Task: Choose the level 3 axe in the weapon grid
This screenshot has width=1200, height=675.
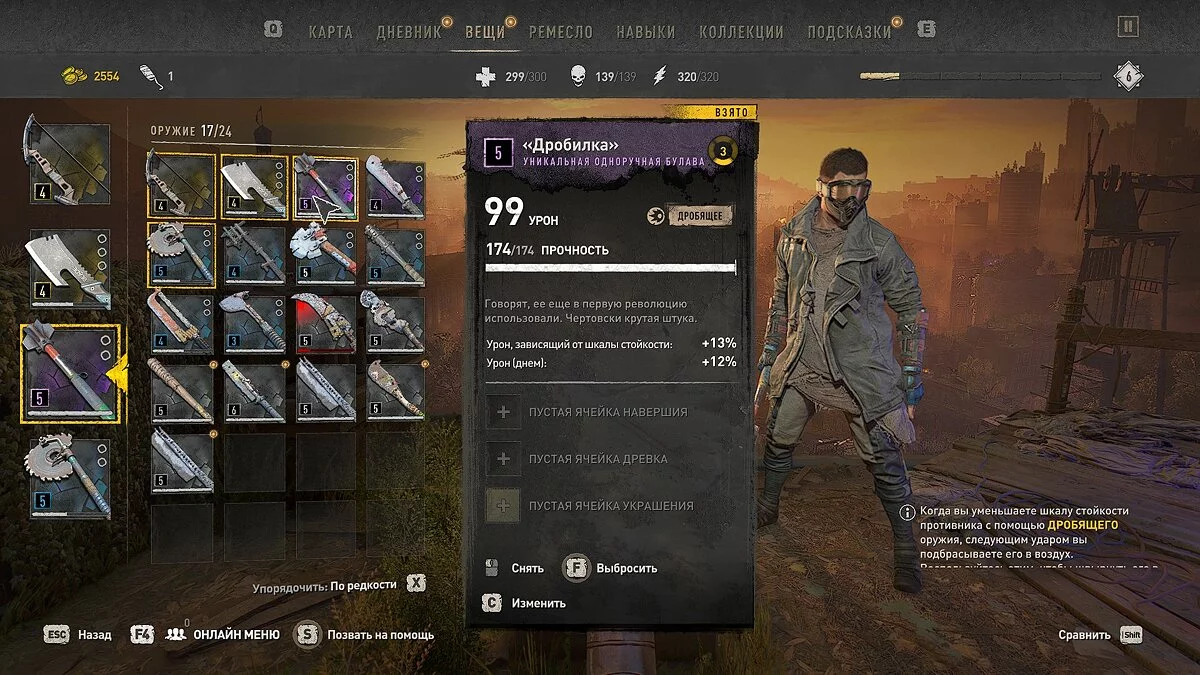Action: point(254,324)
